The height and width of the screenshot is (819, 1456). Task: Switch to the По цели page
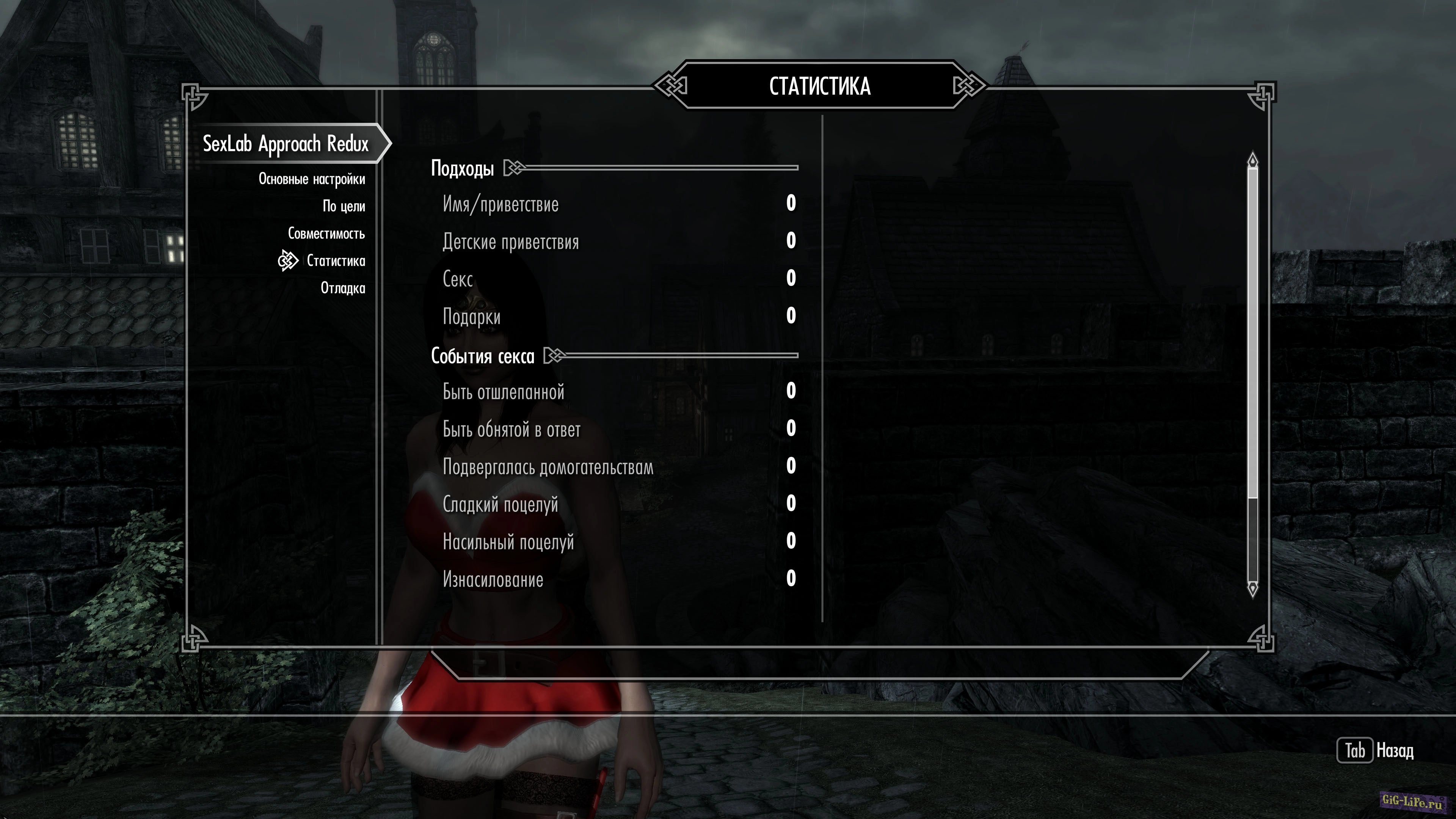point(344,206)
